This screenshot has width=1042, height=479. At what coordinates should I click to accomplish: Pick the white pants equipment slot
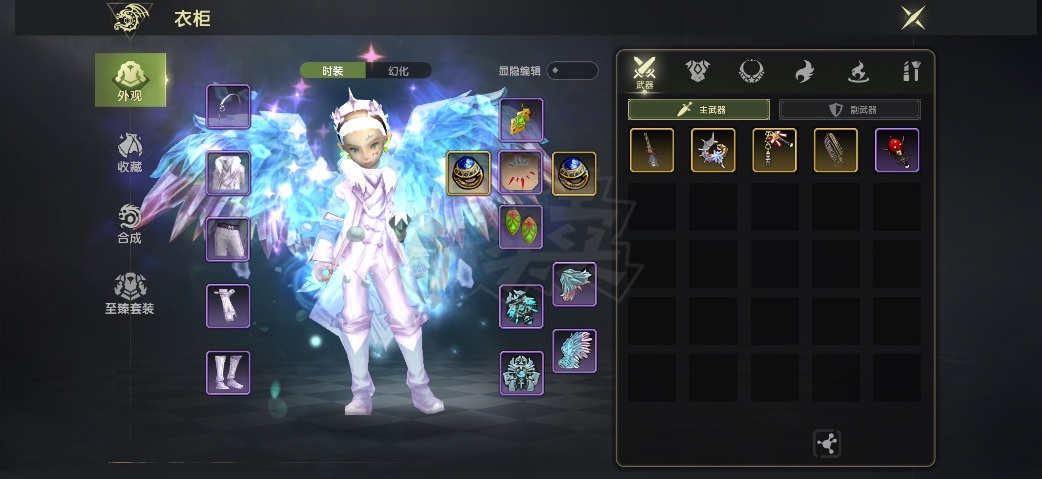[228, 239]
